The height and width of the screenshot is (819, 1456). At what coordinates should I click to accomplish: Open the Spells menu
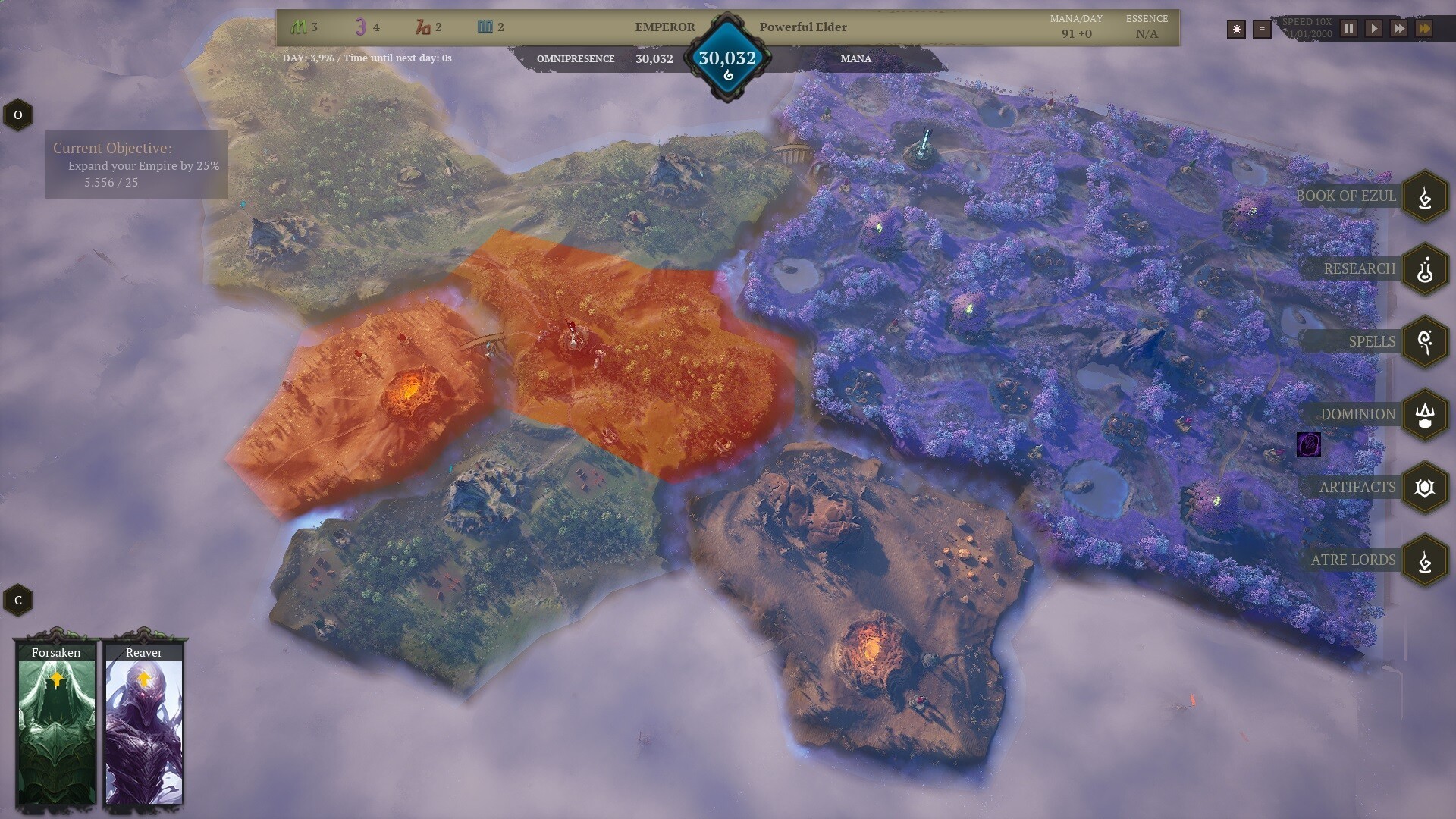(1425, 342)
